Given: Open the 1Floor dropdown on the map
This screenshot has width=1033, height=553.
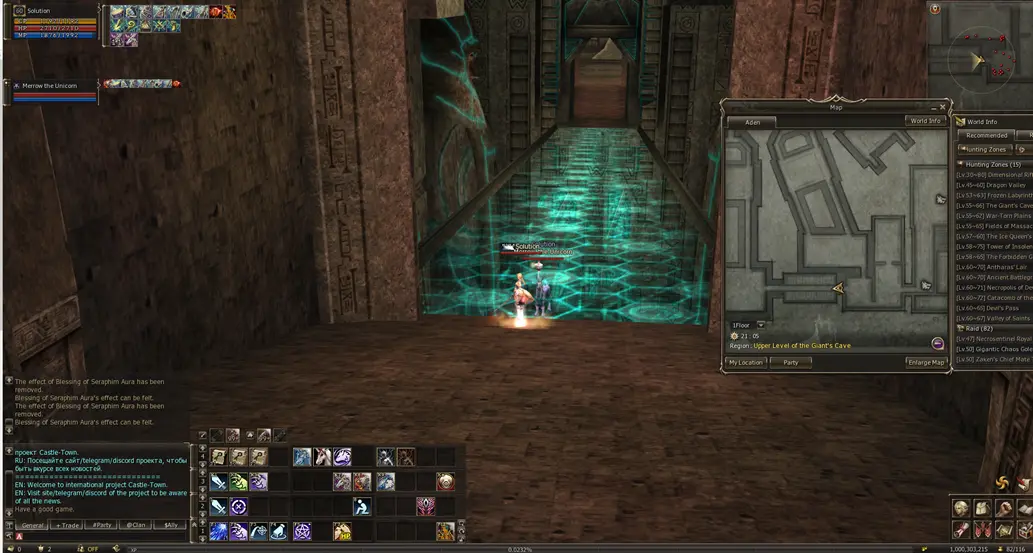Looking at the screenshot, I should pyautogui.click(x=761, y=325).
